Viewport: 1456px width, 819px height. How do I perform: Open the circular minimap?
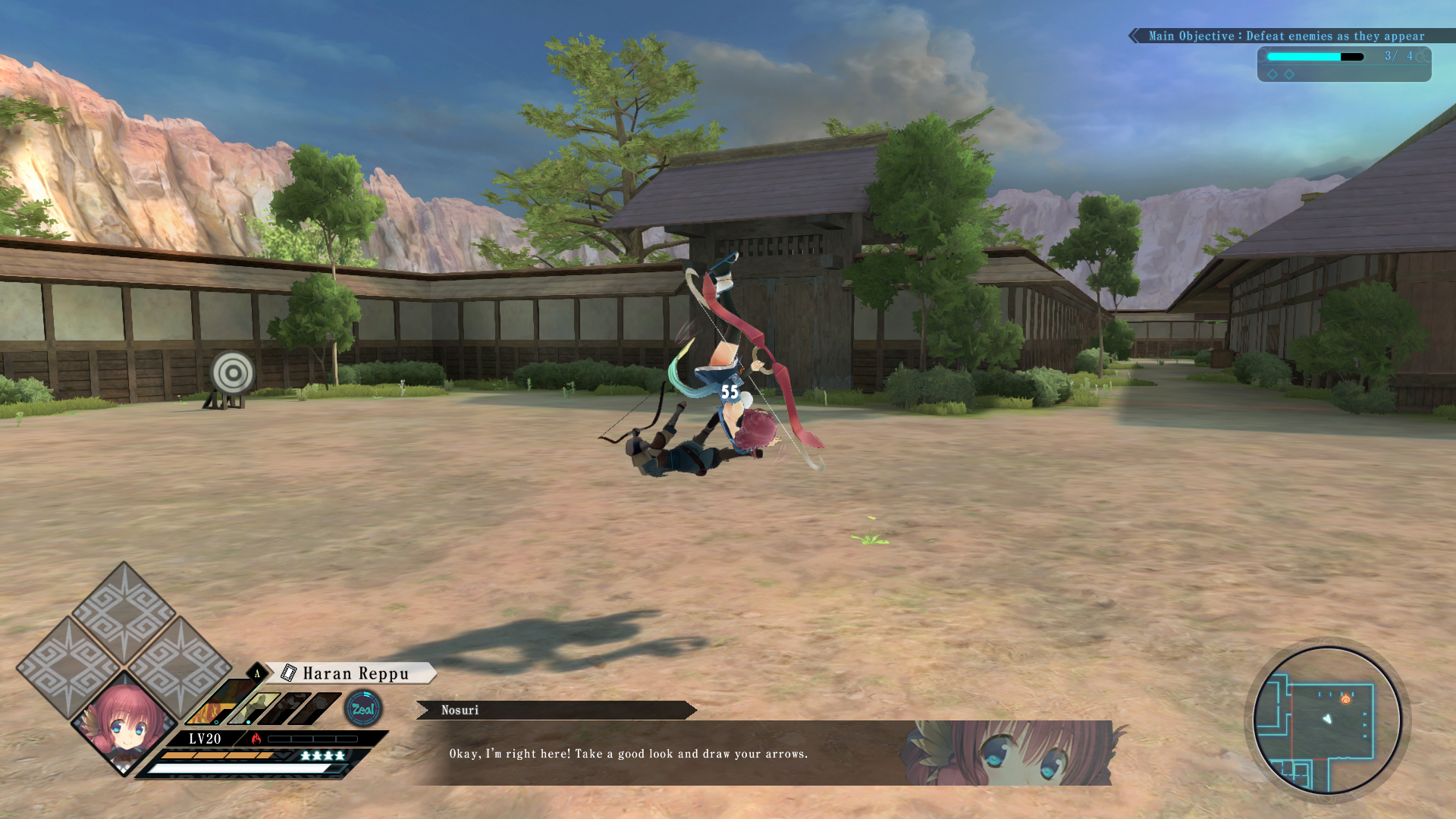(x=1327, y=720)
